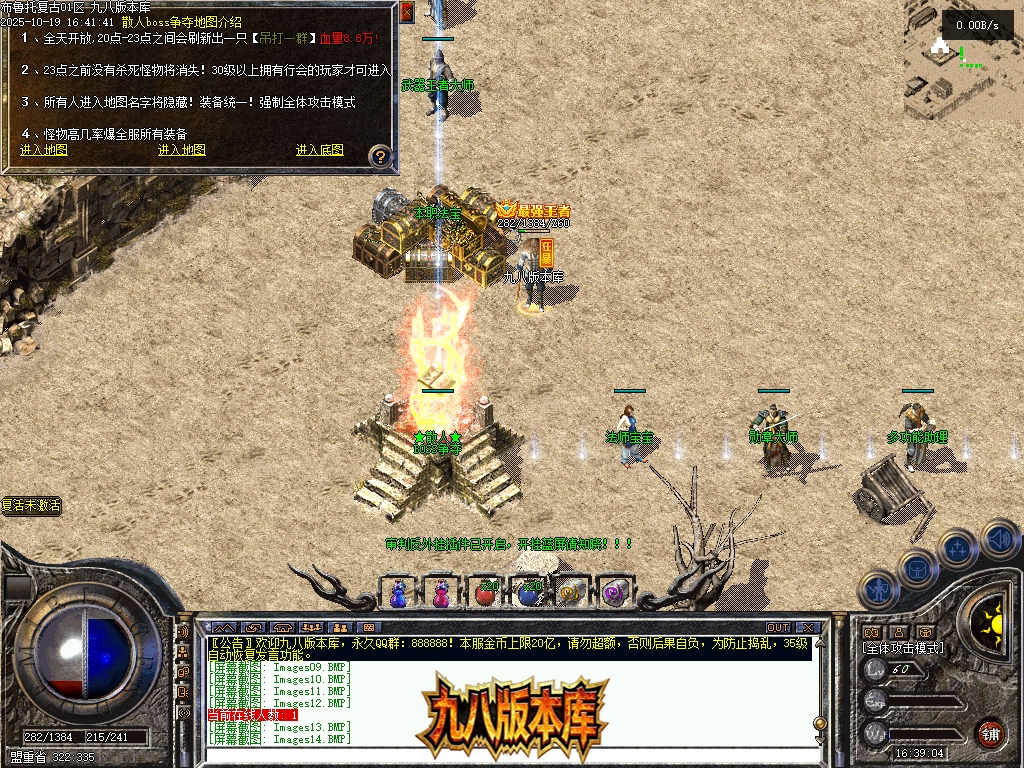Open the question mark help button
This screenshot has height=768, width=1024.
click(380, 157)
